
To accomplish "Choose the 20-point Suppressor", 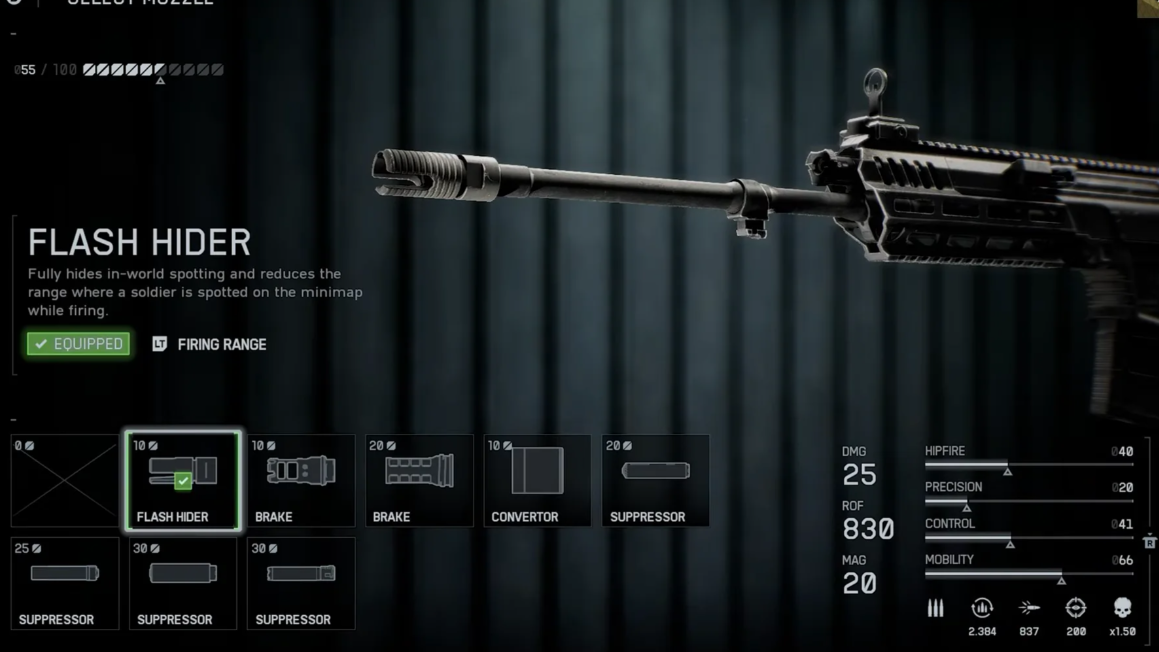I will (x=655, y=481).
